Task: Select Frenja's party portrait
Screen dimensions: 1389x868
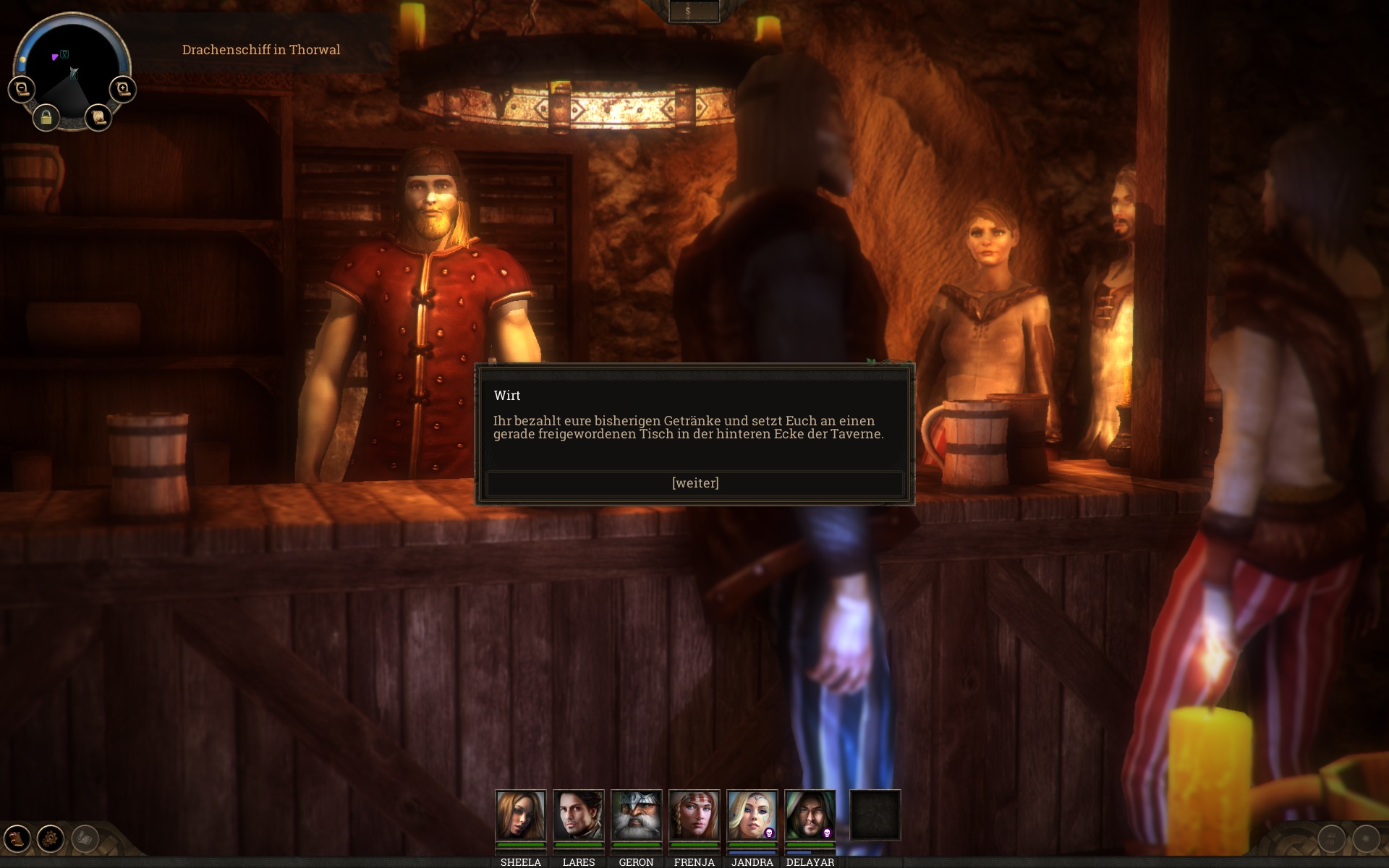Action: (694, 814)
